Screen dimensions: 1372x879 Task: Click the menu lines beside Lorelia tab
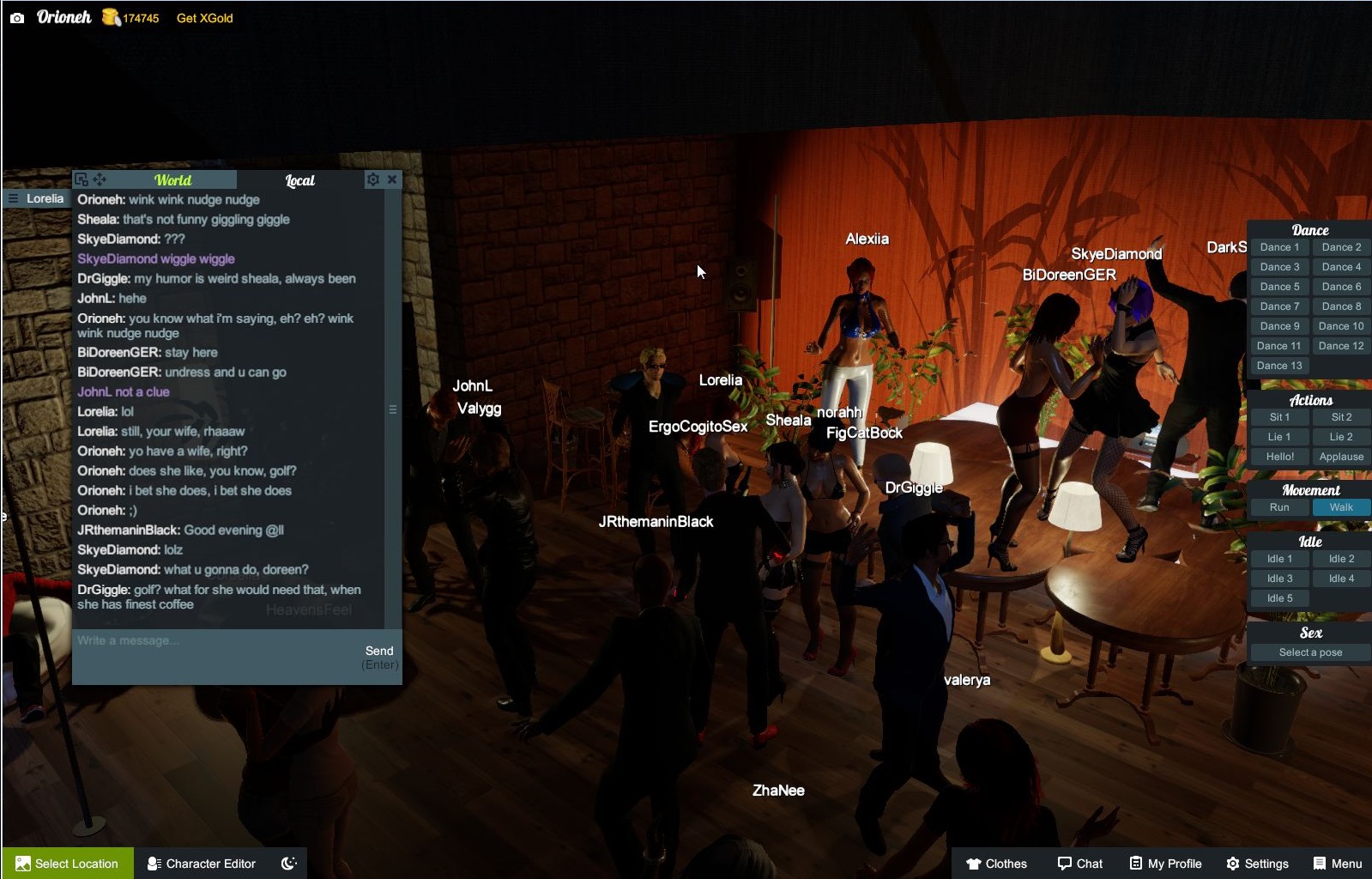12,197
